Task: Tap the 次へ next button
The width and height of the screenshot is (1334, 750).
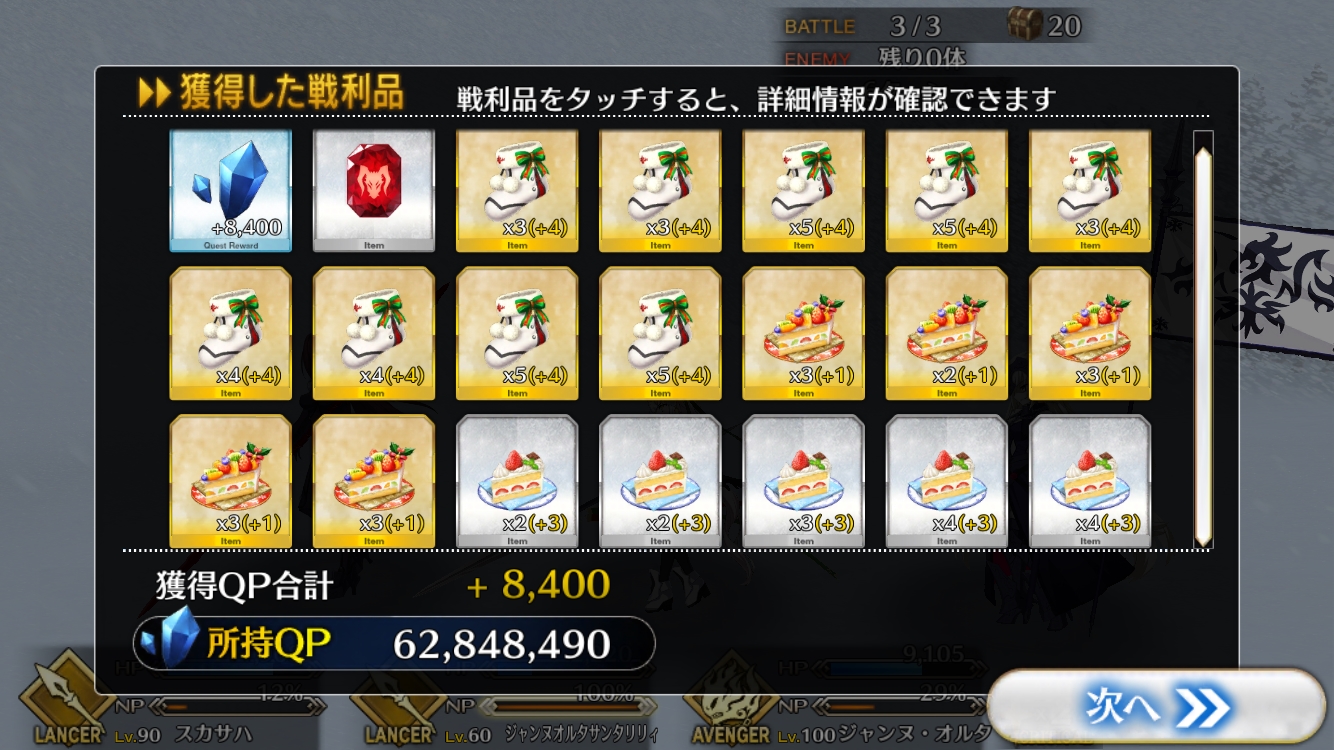Action: coord(1155,708)
